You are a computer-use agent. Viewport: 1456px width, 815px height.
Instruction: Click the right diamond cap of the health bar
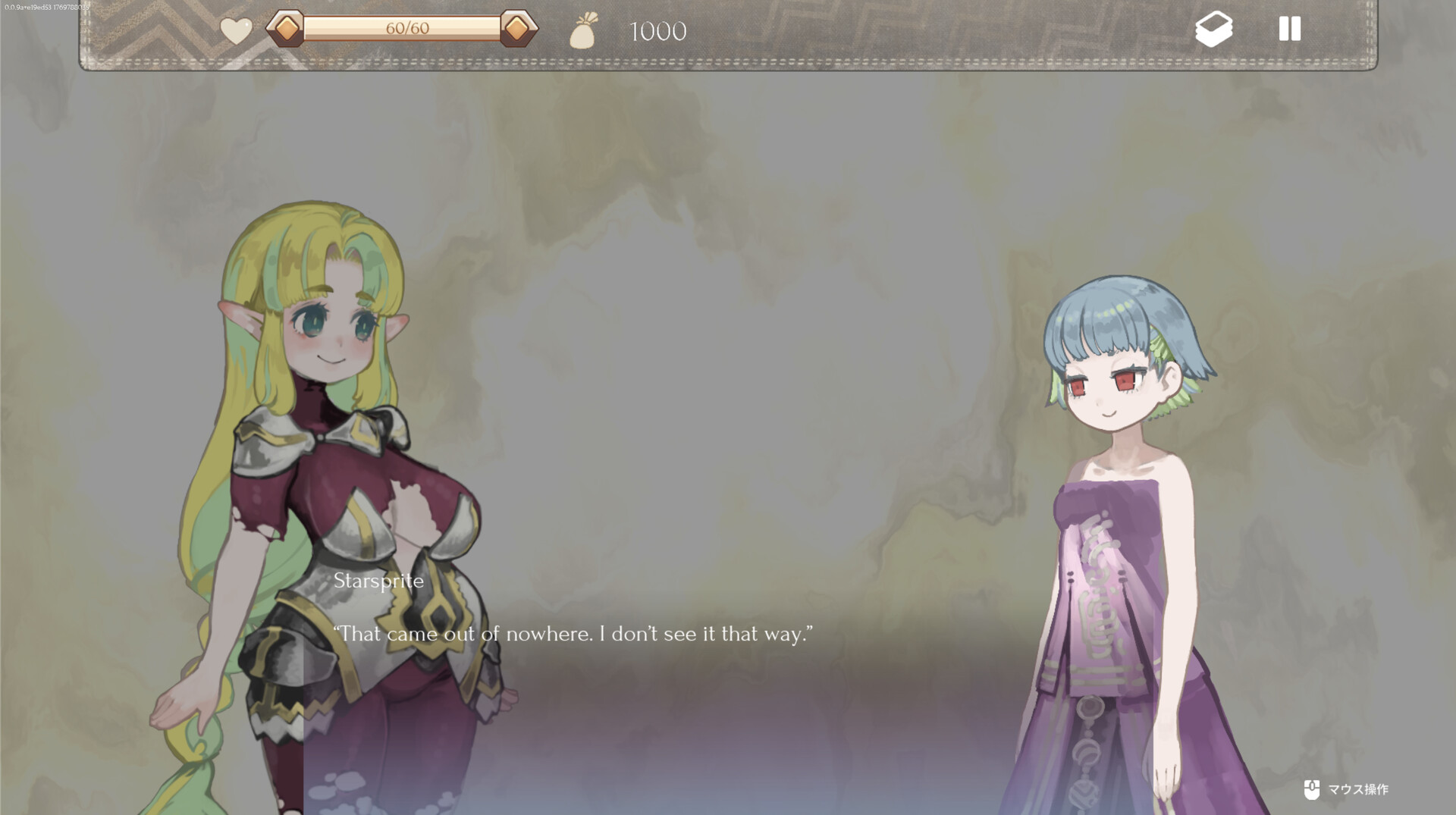pyautogui.click(x=516, y=29)
